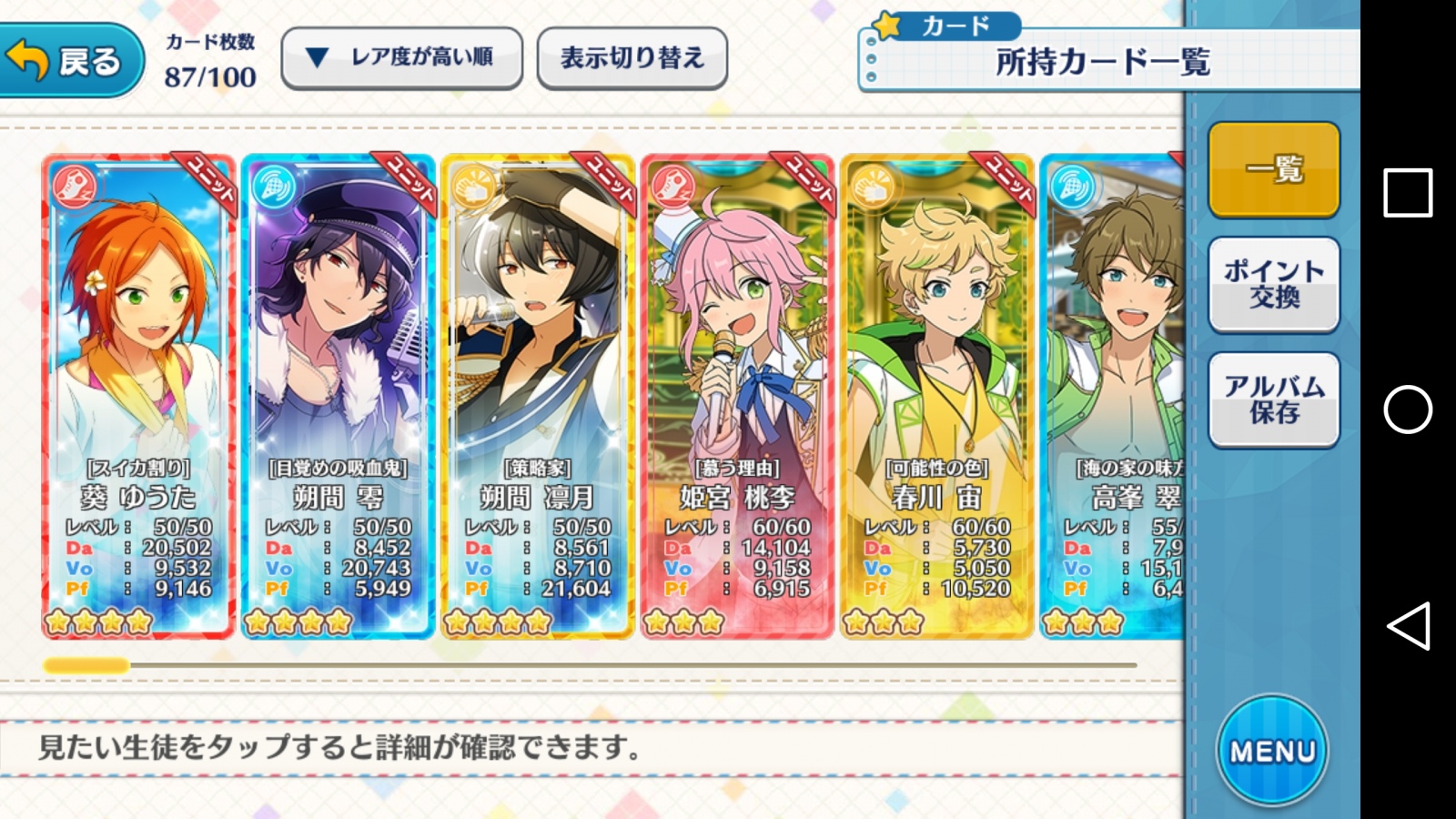Open the 春川 宙 card

pyautogui.click(x=936, y=396)
